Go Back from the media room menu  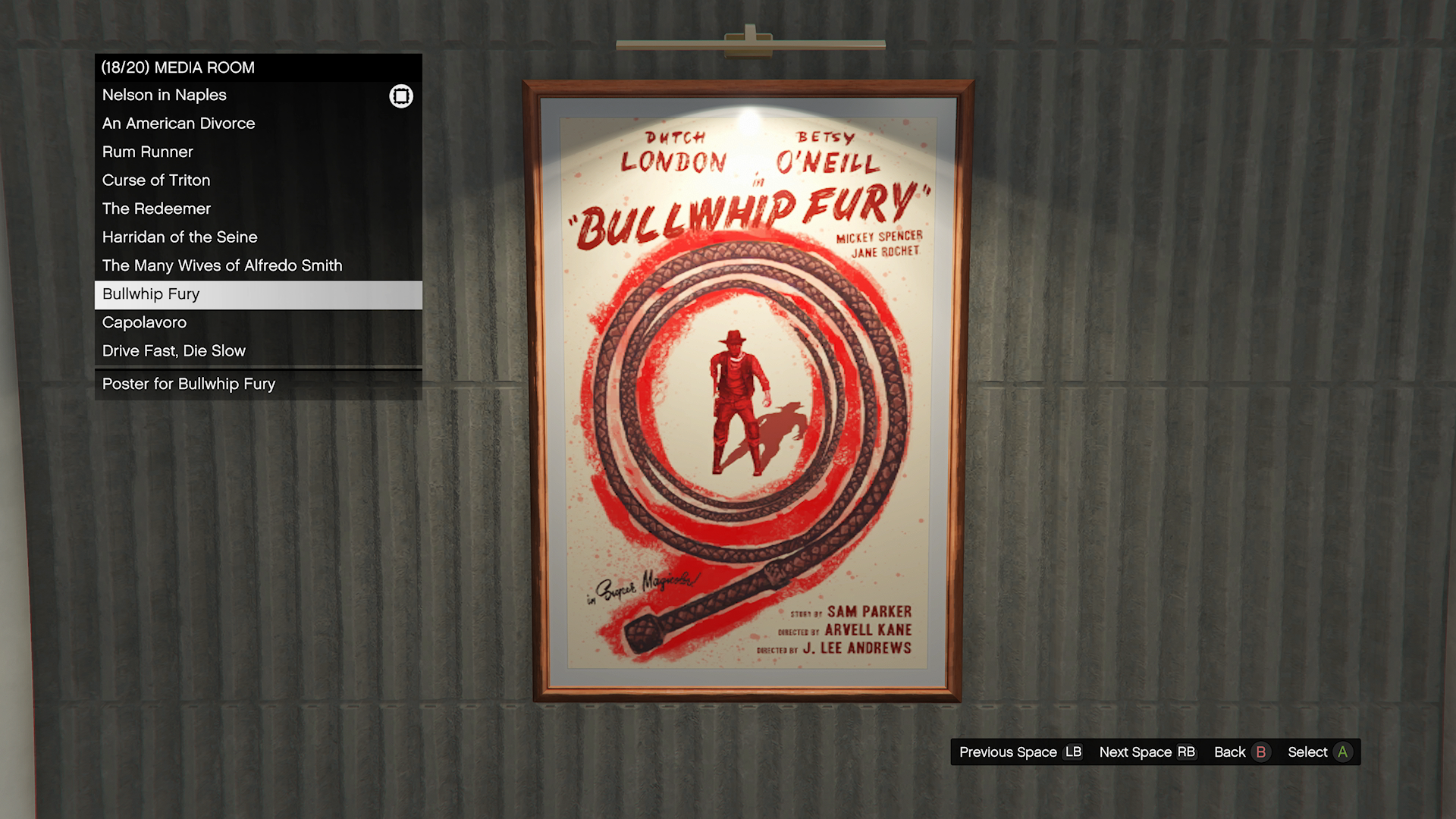(x=1241, y=752)
